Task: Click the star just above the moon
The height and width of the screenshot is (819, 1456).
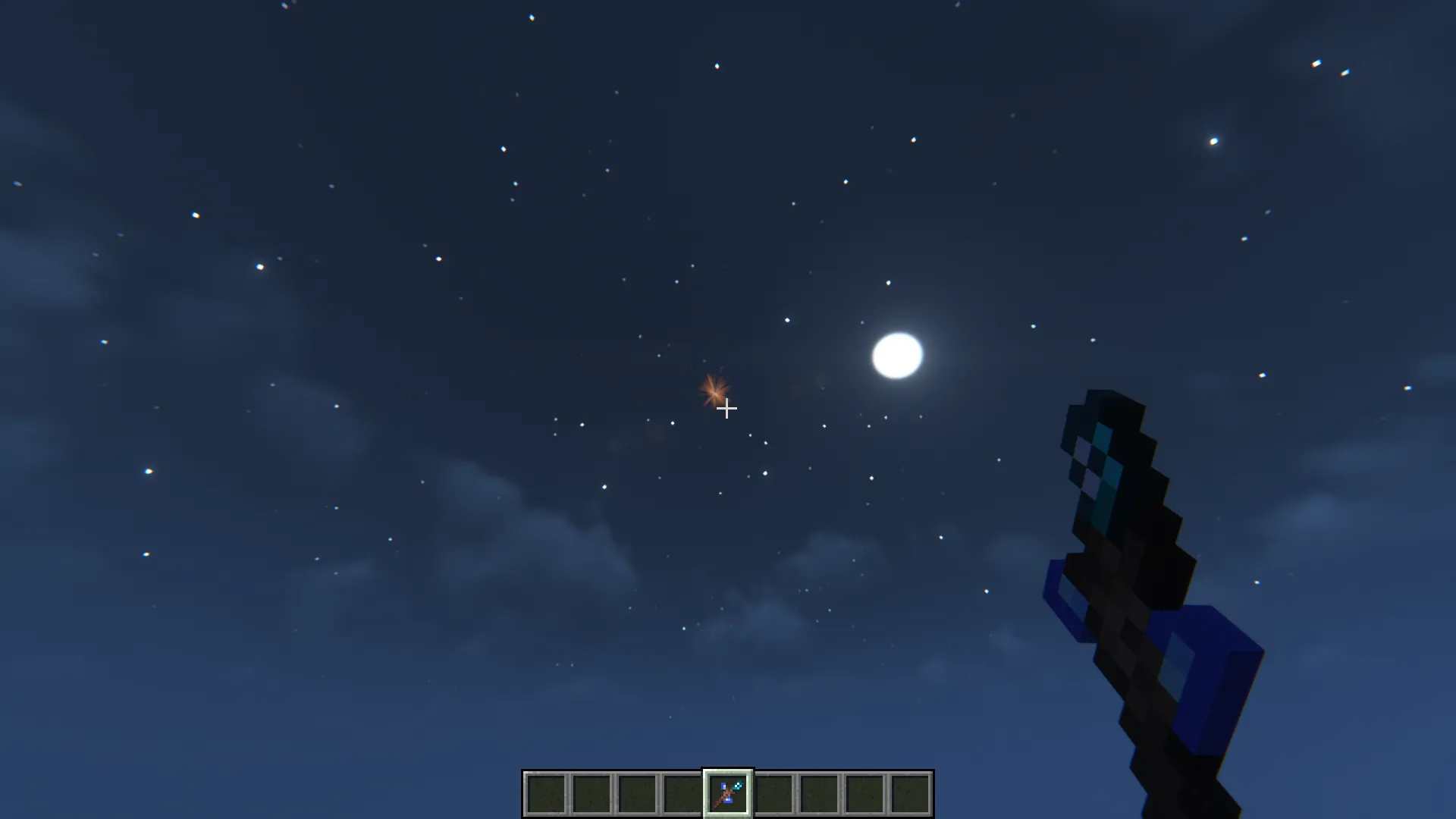Action: click(888, 283)
